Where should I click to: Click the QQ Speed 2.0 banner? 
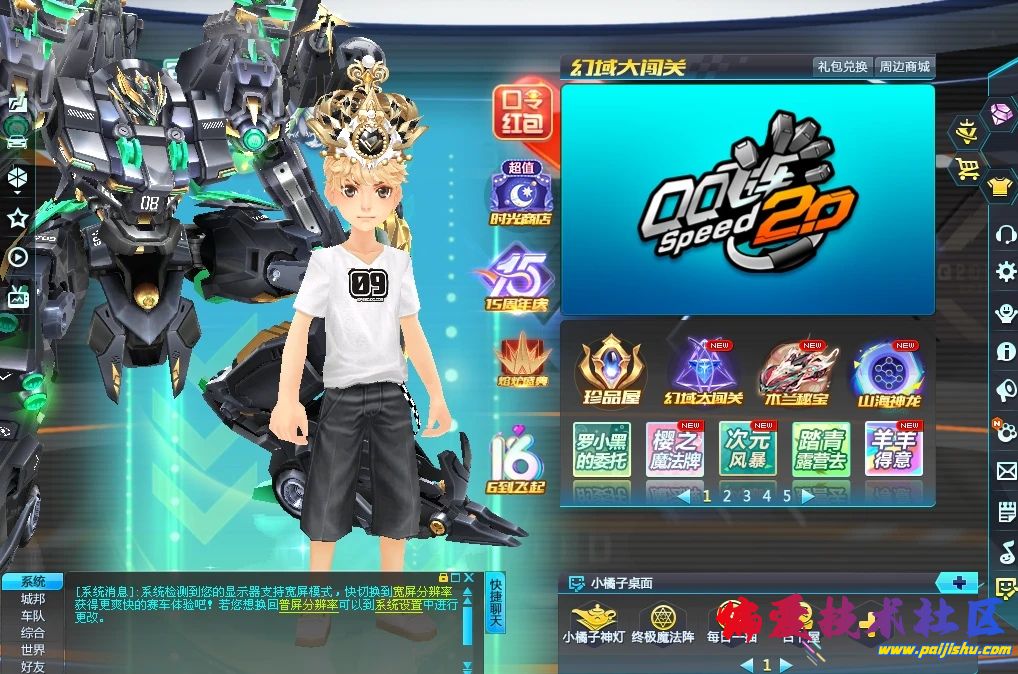click(x=747, y=199)
